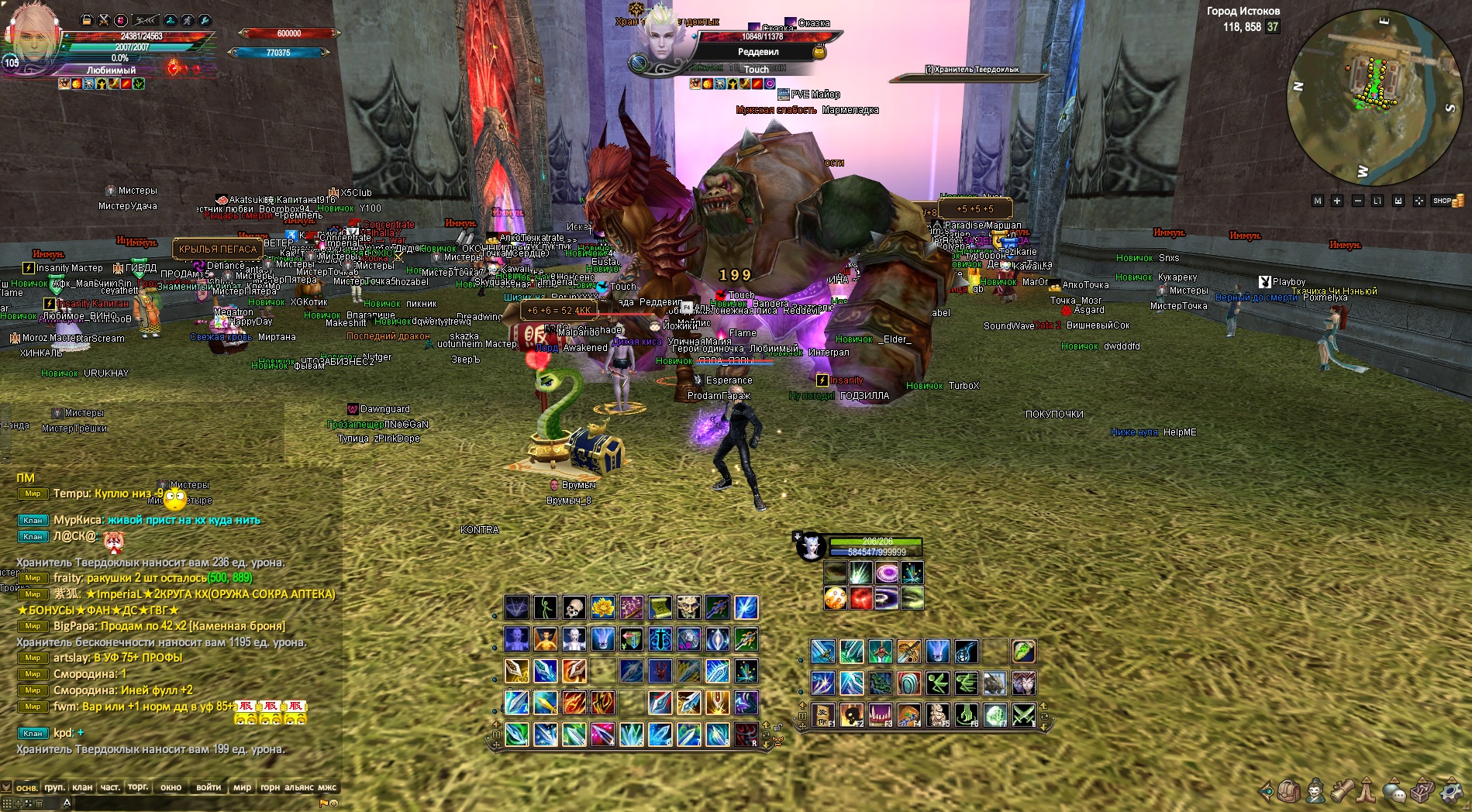This screenshot has width=1472, height=812.
Task: Use the flaming skull skill on F2
Action: coord(851,714)
